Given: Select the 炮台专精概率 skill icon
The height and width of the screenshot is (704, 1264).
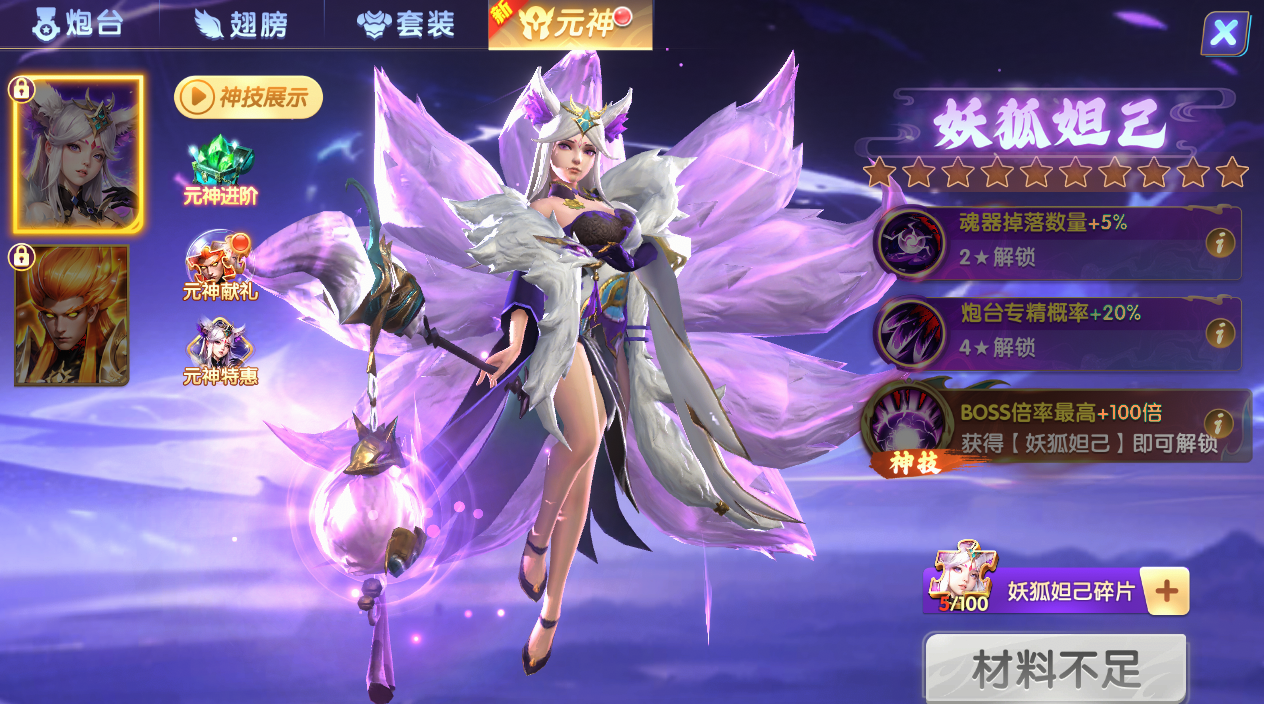Looking at the screenshot, I should [x=909, y=333].
